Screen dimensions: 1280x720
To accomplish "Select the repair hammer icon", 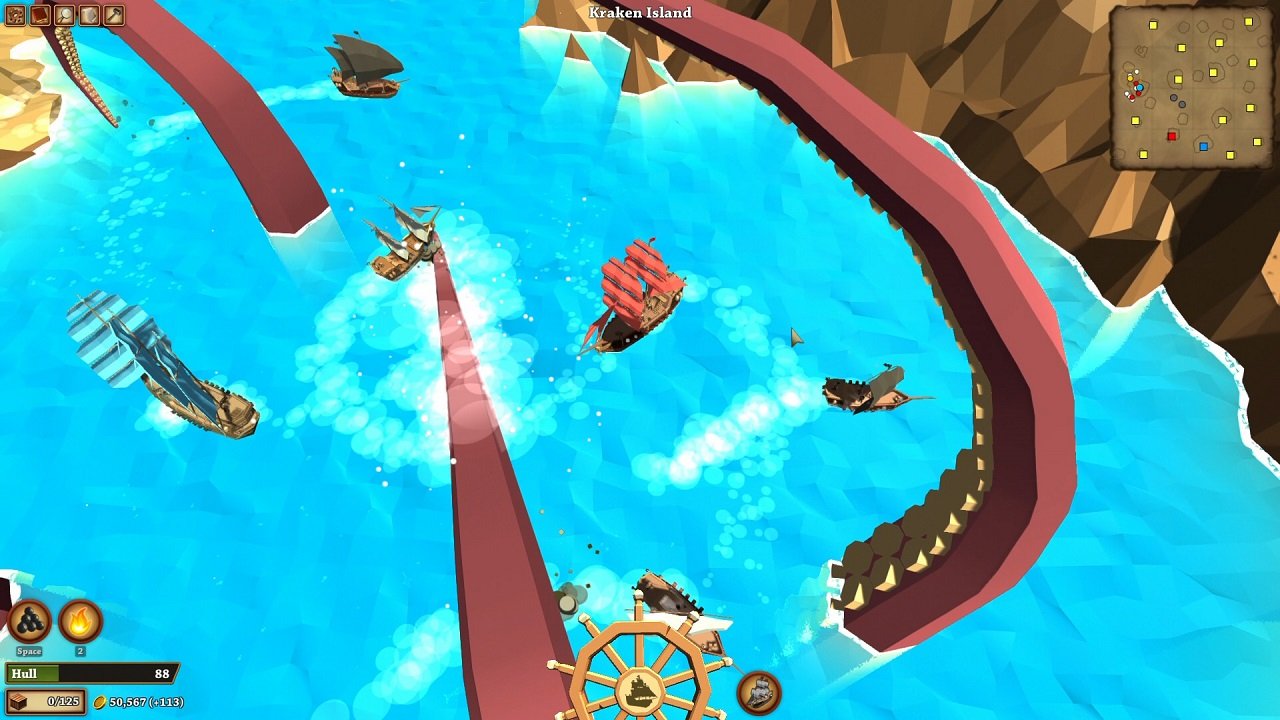I will click(x=112, y=15).
